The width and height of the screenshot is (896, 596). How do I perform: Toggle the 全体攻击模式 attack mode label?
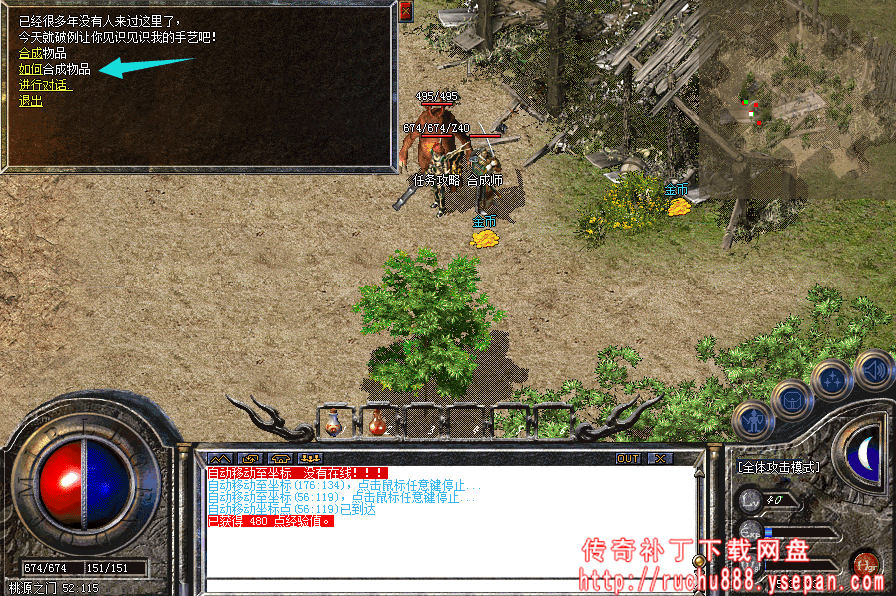coord(778,467)
